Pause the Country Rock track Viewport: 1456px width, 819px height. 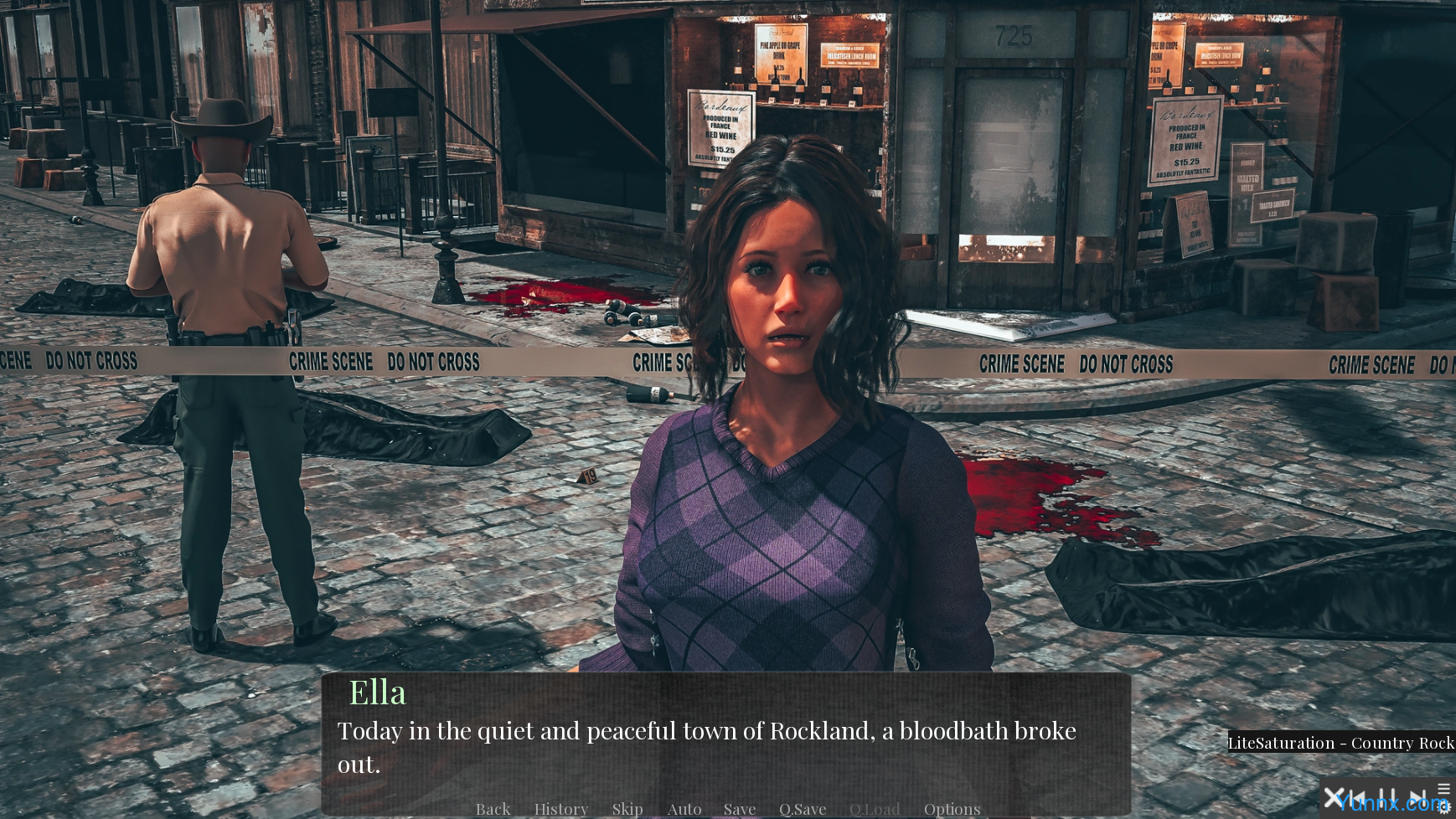click(1387, 798)
